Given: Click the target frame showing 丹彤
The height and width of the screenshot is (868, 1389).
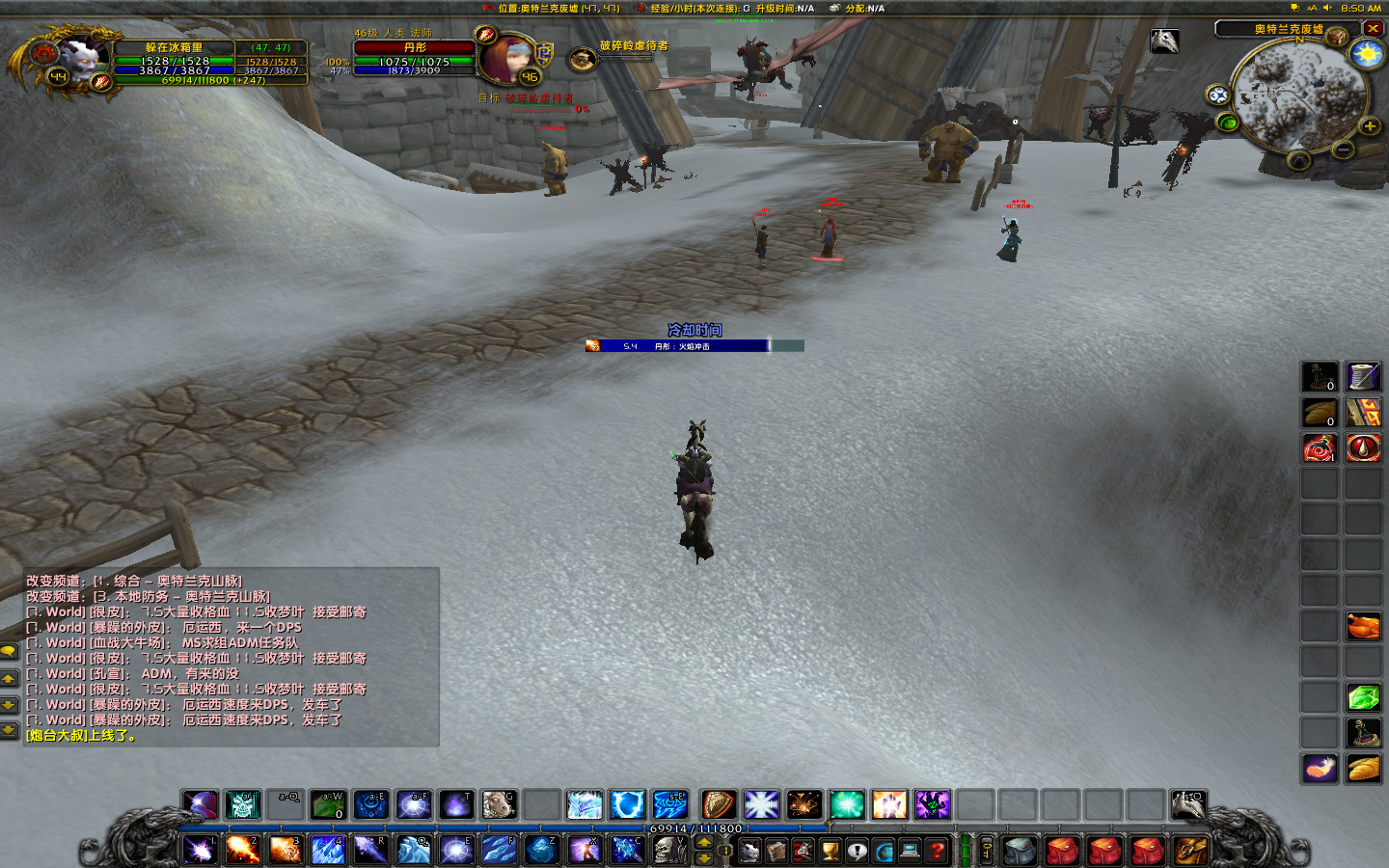Looking at the screenshot, I should click(x=415, y=48).
